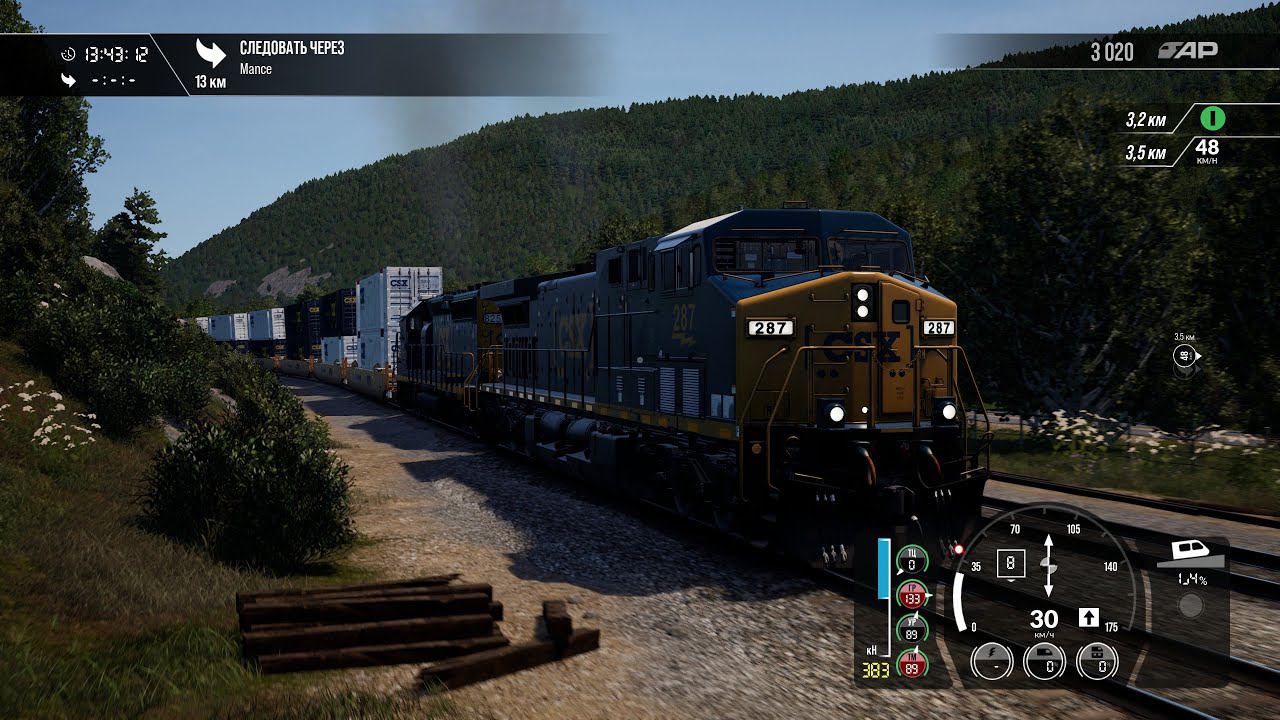Click the lightning bolt power gauge
This screenshot has width=1280, height=720.
tap(991, 661)
